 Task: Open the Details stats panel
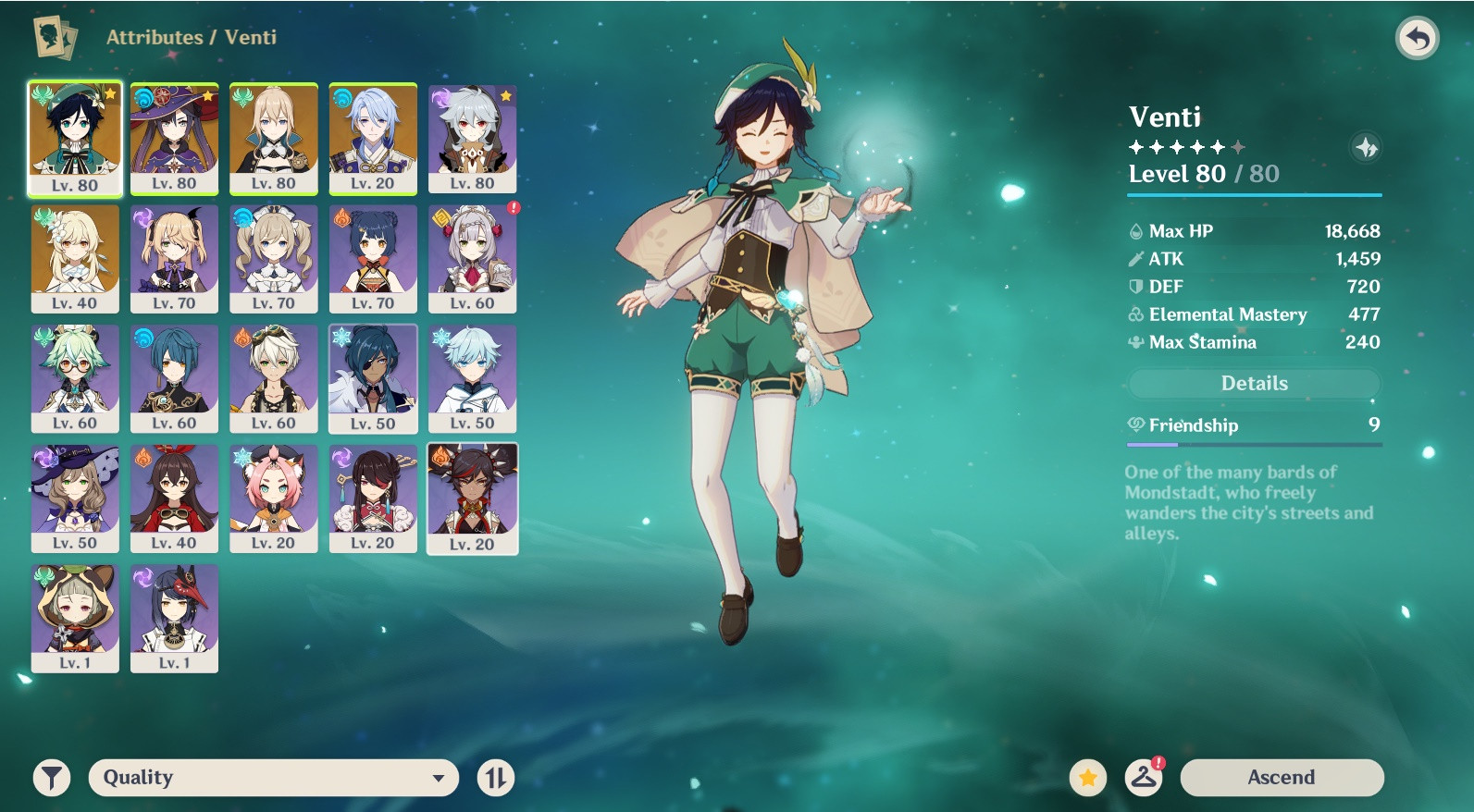(1254, 383)
